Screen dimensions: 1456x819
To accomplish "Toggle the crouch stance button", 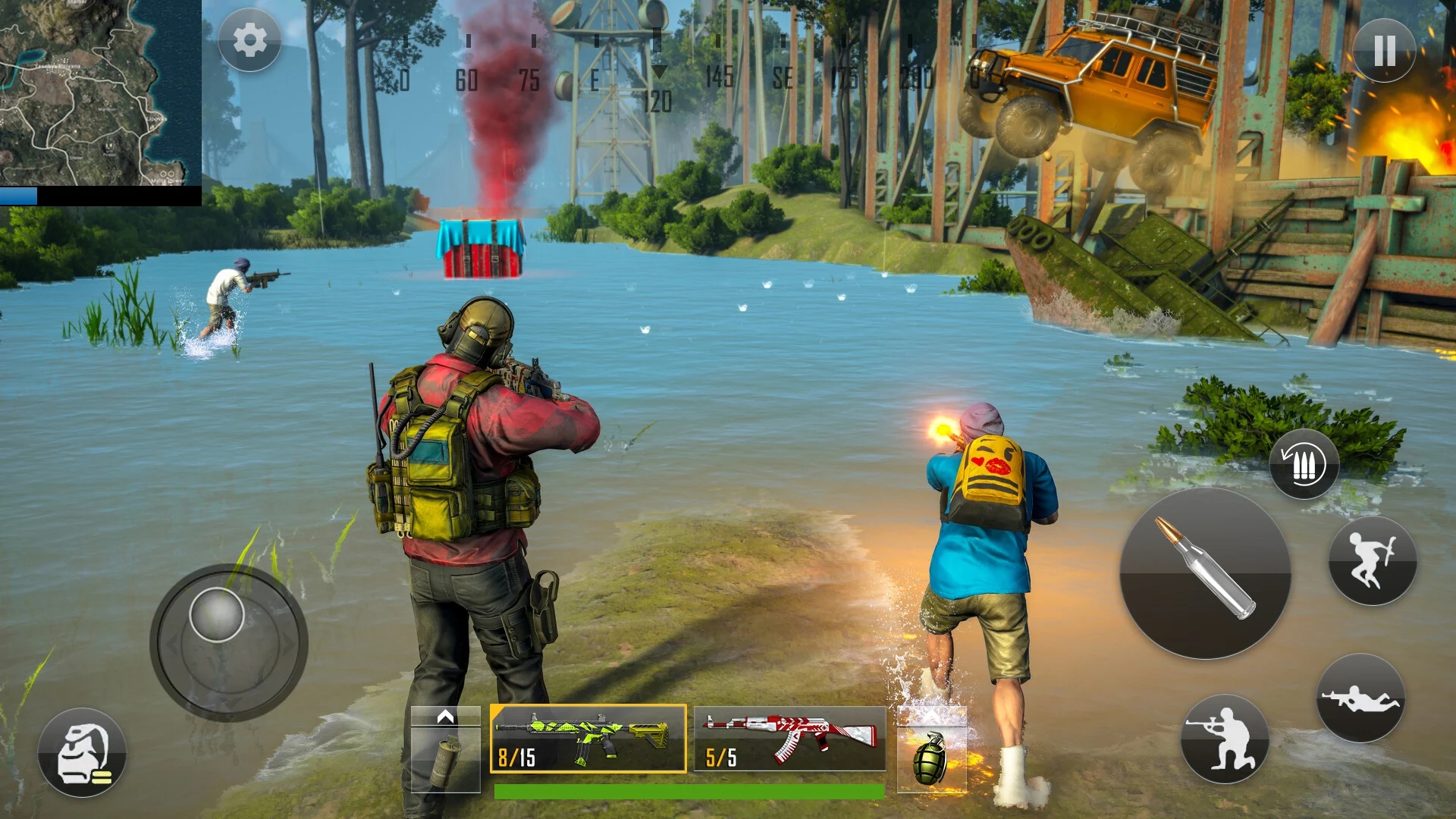I will 1225,739.
